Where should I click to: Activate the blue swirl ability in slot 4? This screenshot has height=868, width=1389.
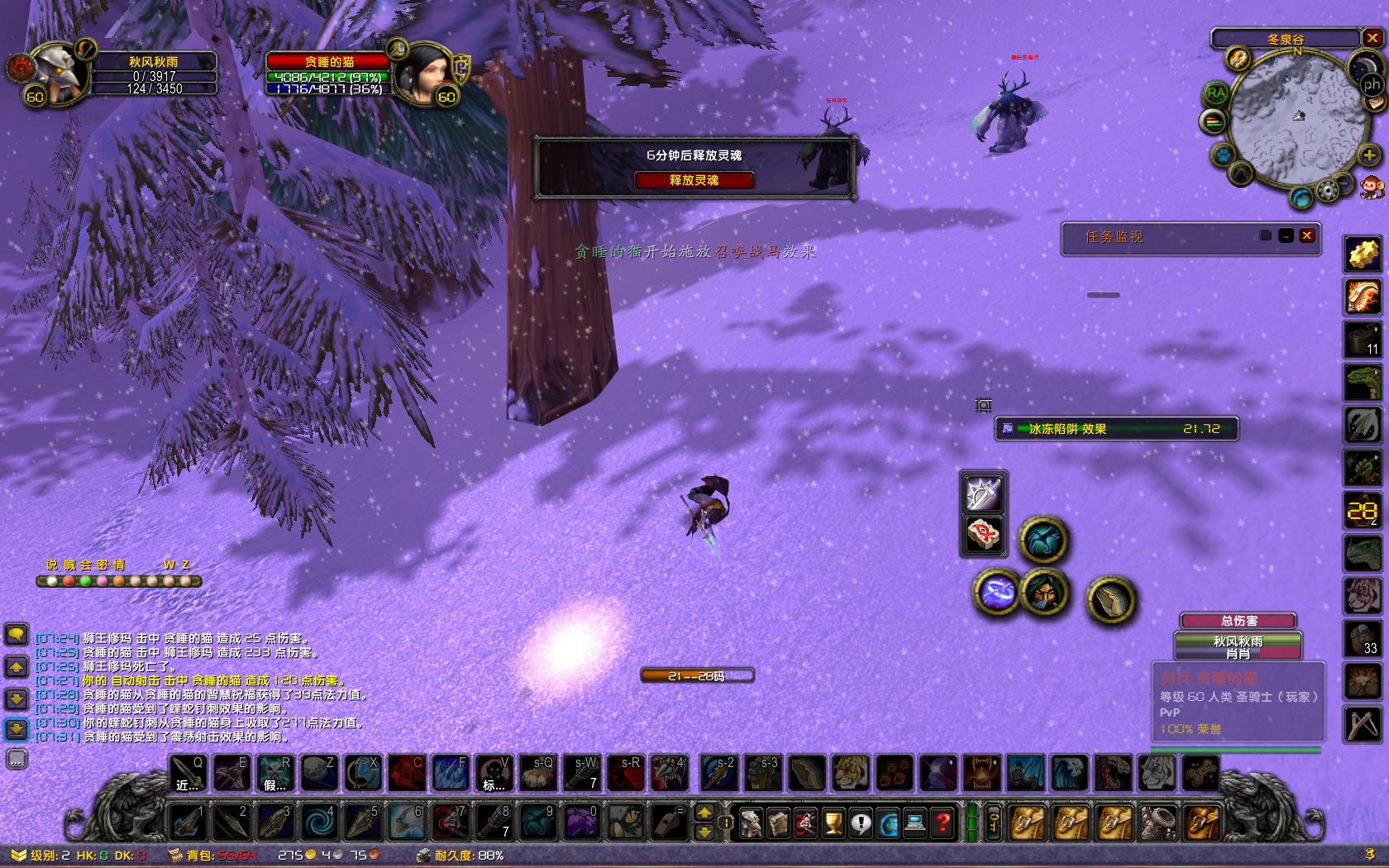(x=318, y=823)
